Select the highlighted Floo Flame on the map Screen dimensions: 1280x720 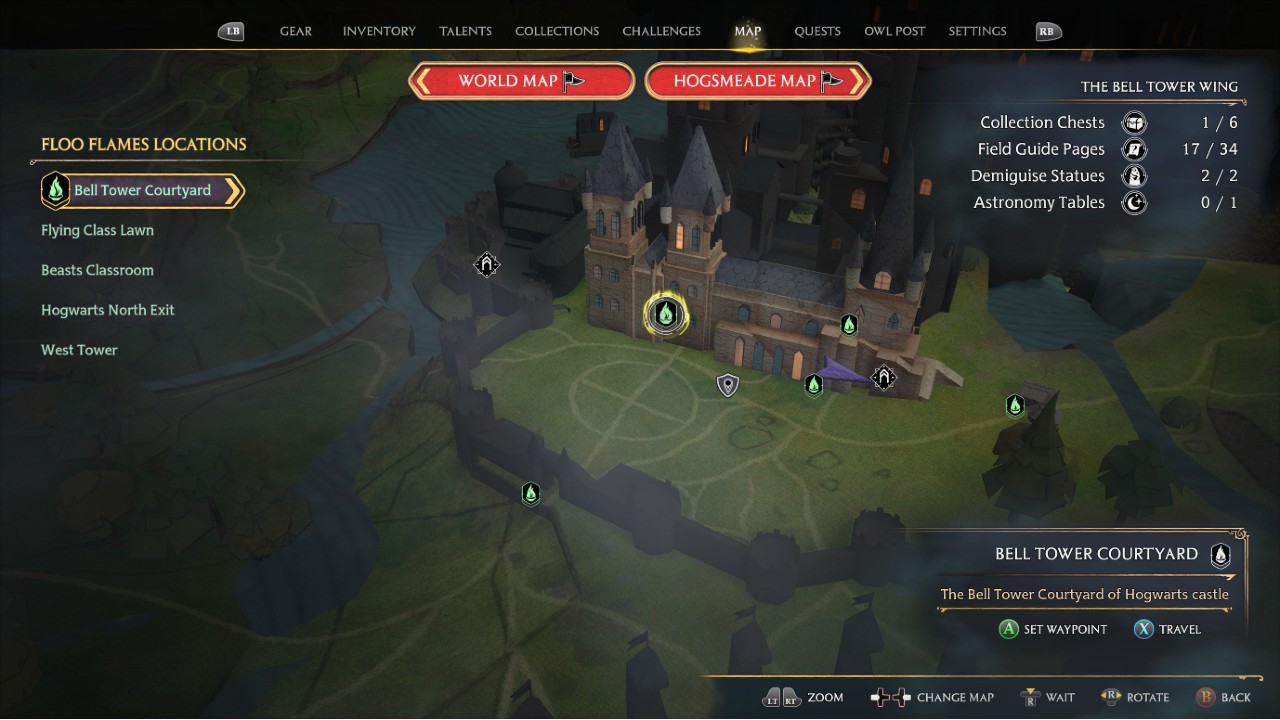(x=666, y=313)
